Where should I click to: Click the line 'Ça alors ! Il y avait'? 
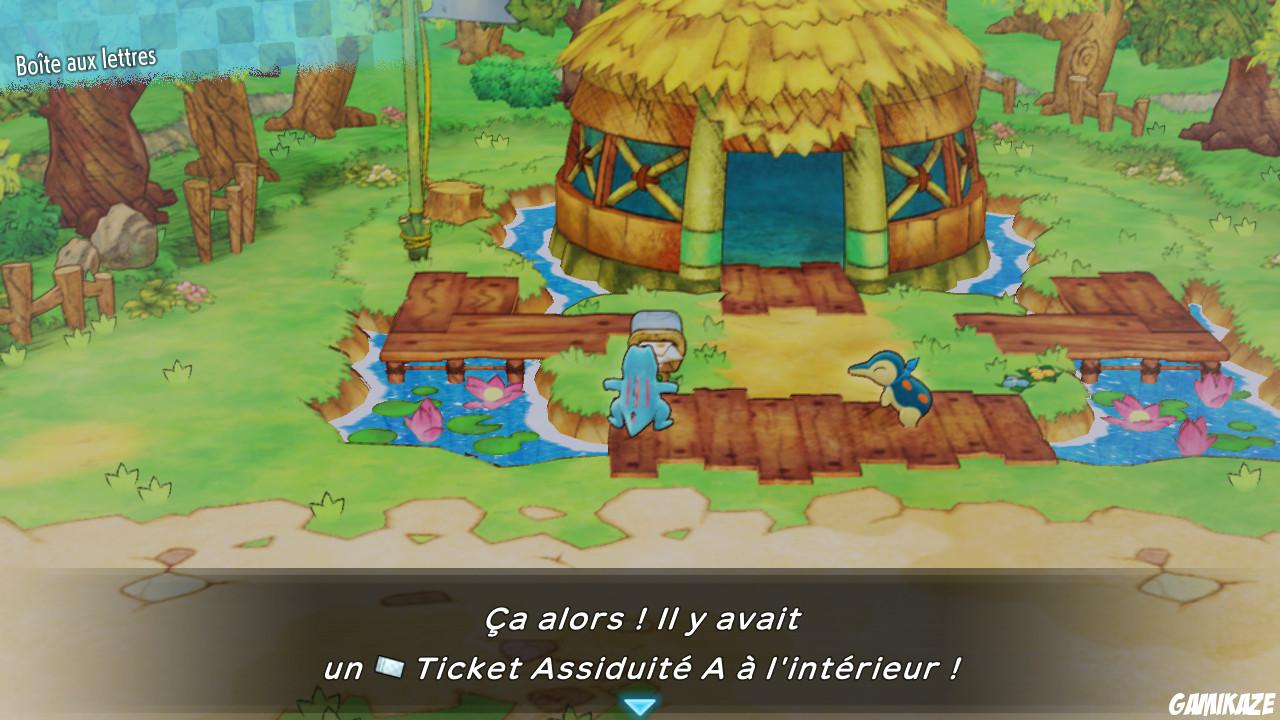[x=640, y=617]
